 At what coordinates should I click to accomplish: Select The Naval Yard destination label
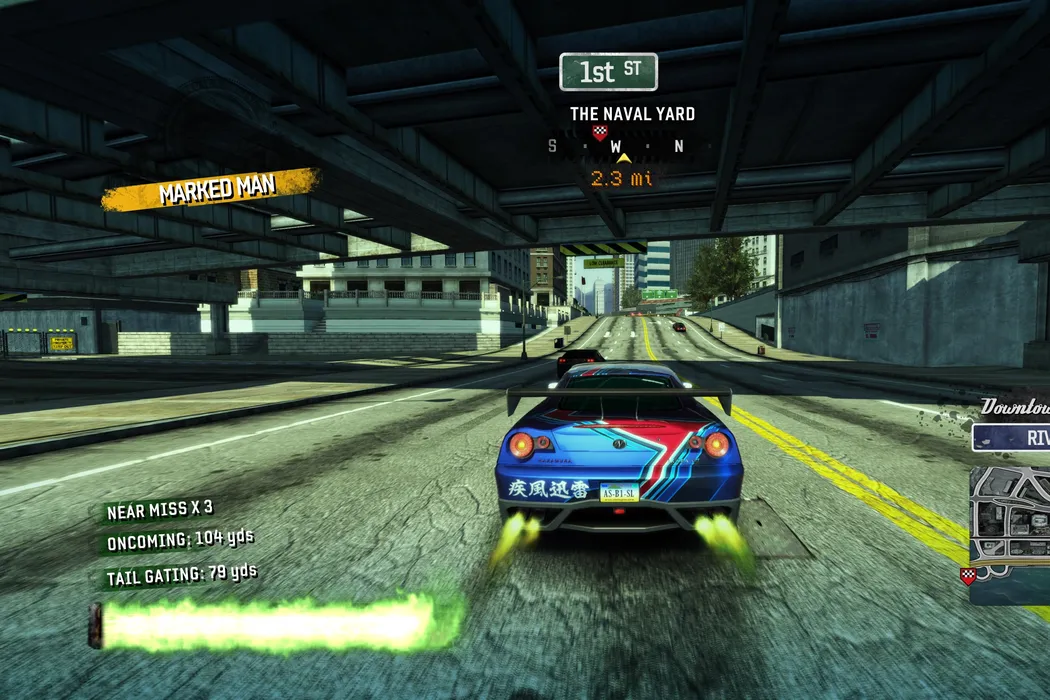(x=632, y=114)
